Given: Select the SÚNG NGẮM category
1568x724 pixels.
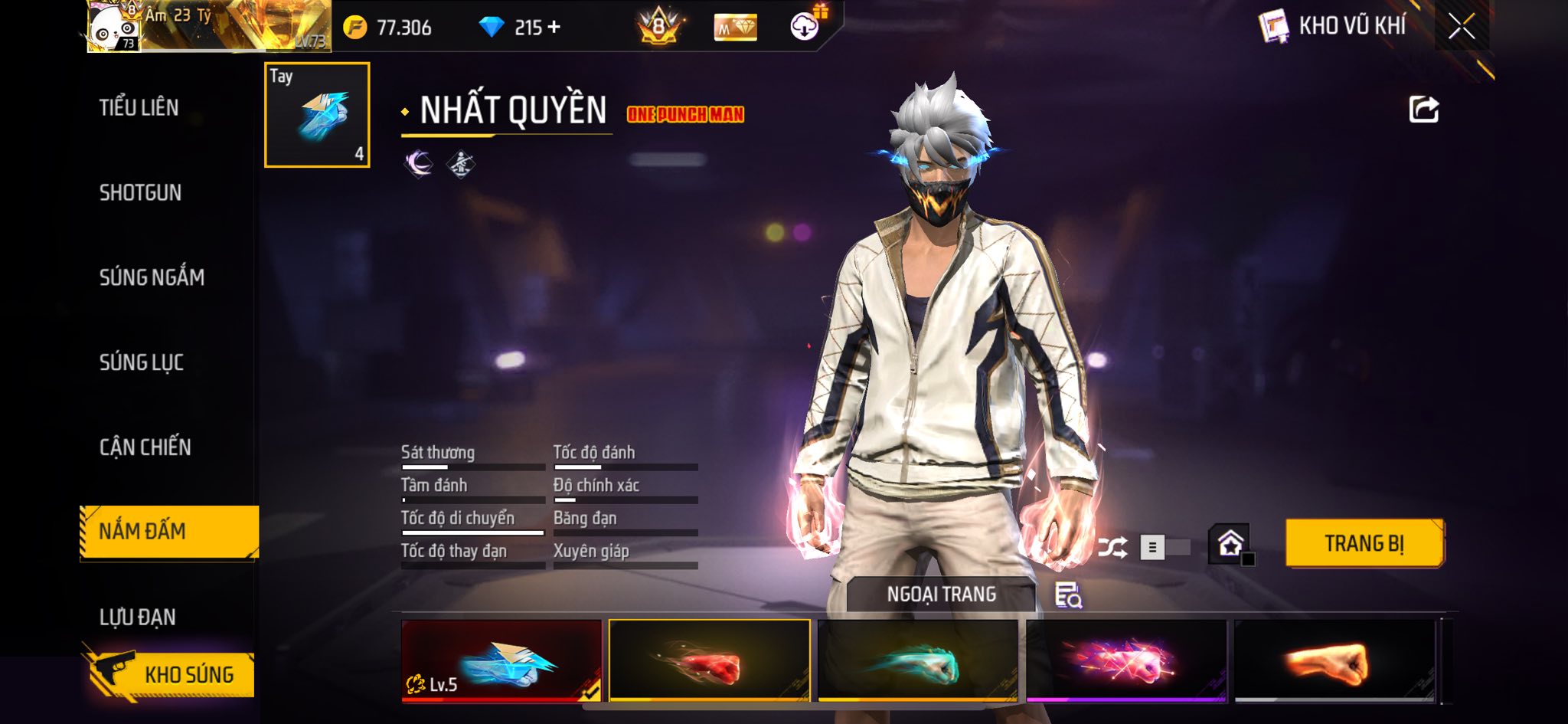Looking at the screenshot, I should pyautogui.click(x=152, y=277).
